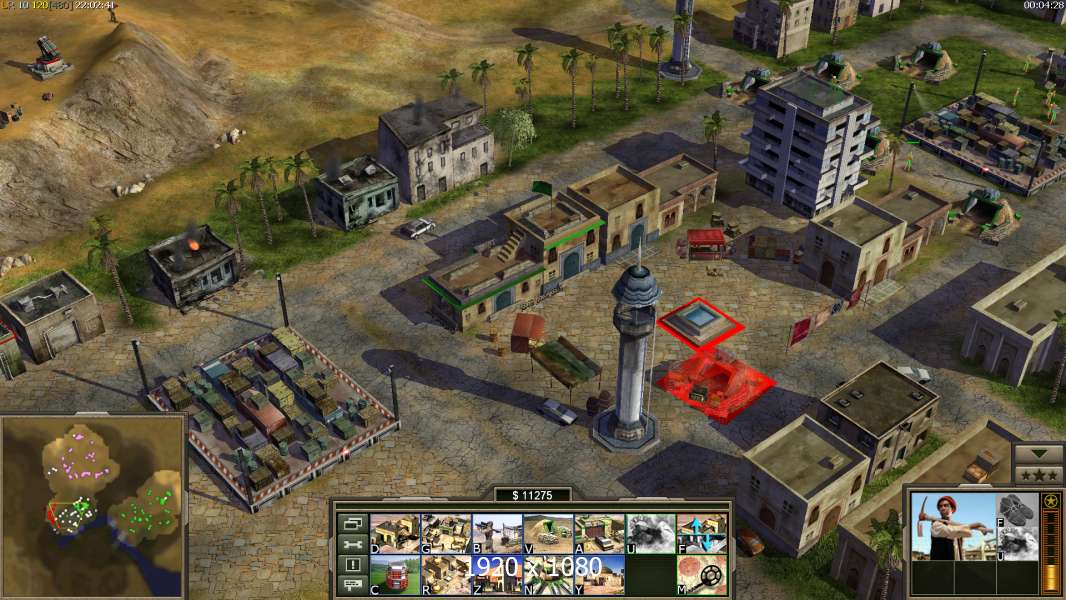Select the red building icon marked C

coord(395,574)
